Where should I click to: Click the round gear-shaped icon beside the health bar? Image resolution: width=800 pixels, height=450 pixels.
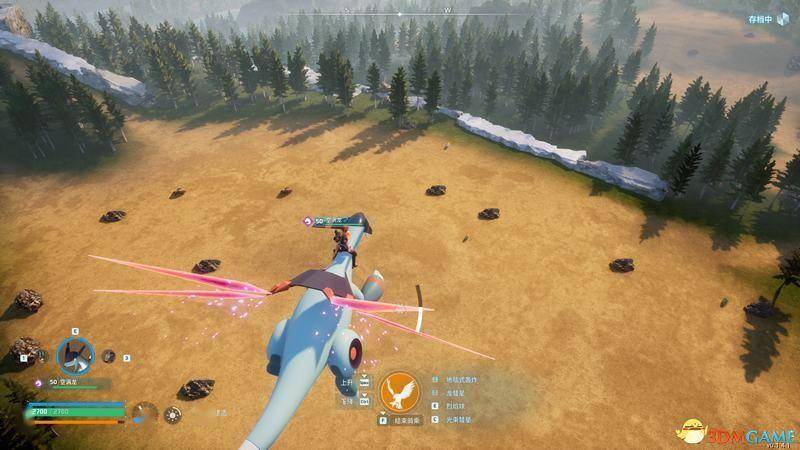[x=173, y=414]
